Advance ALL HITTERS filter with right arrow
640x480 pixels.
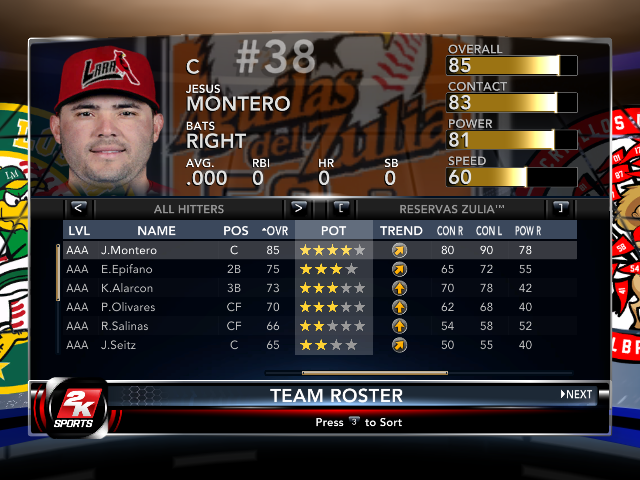pos(298,209)
